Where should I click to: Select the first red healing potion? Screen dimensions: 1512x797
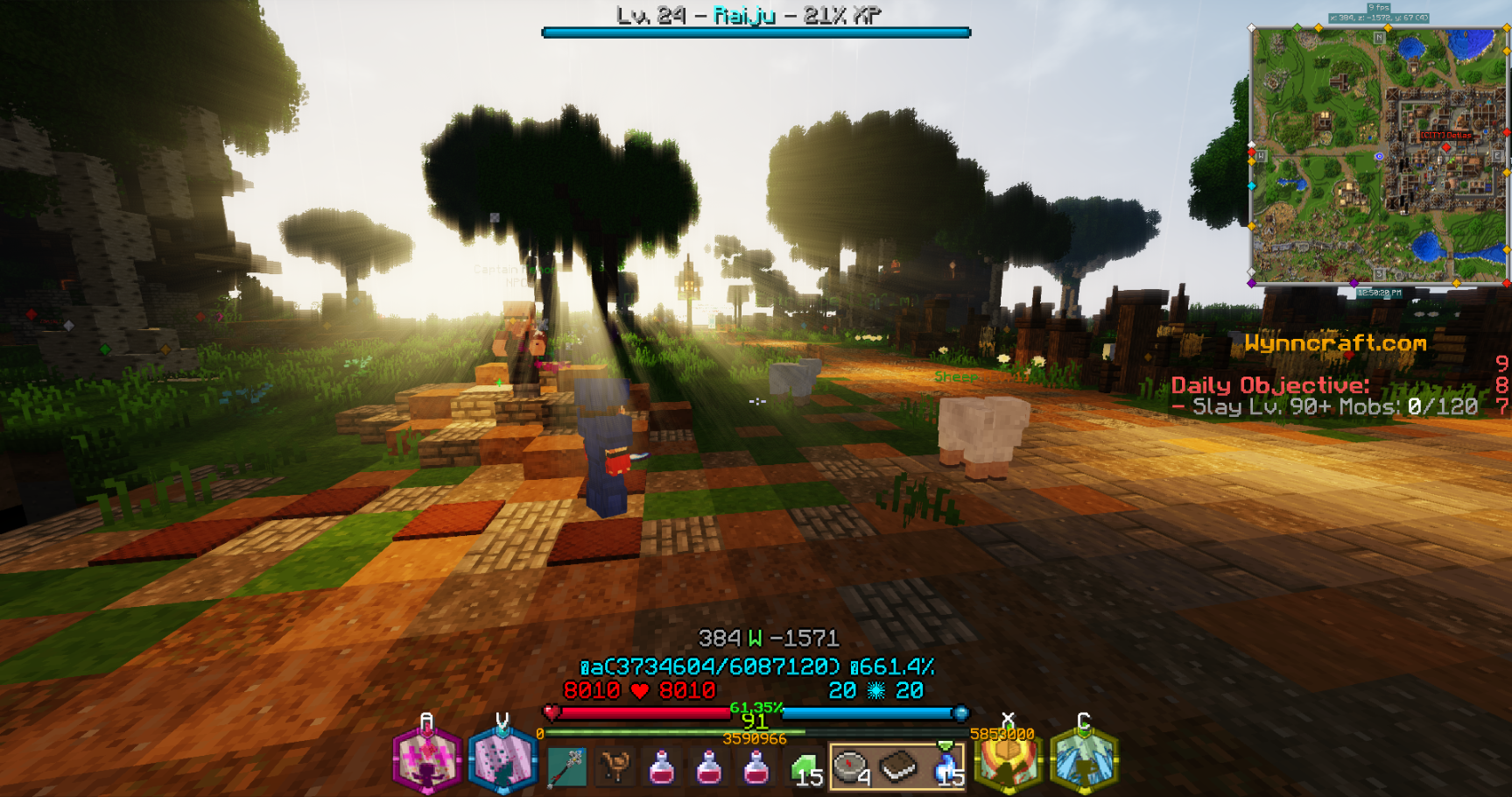[x=662, y=766]
